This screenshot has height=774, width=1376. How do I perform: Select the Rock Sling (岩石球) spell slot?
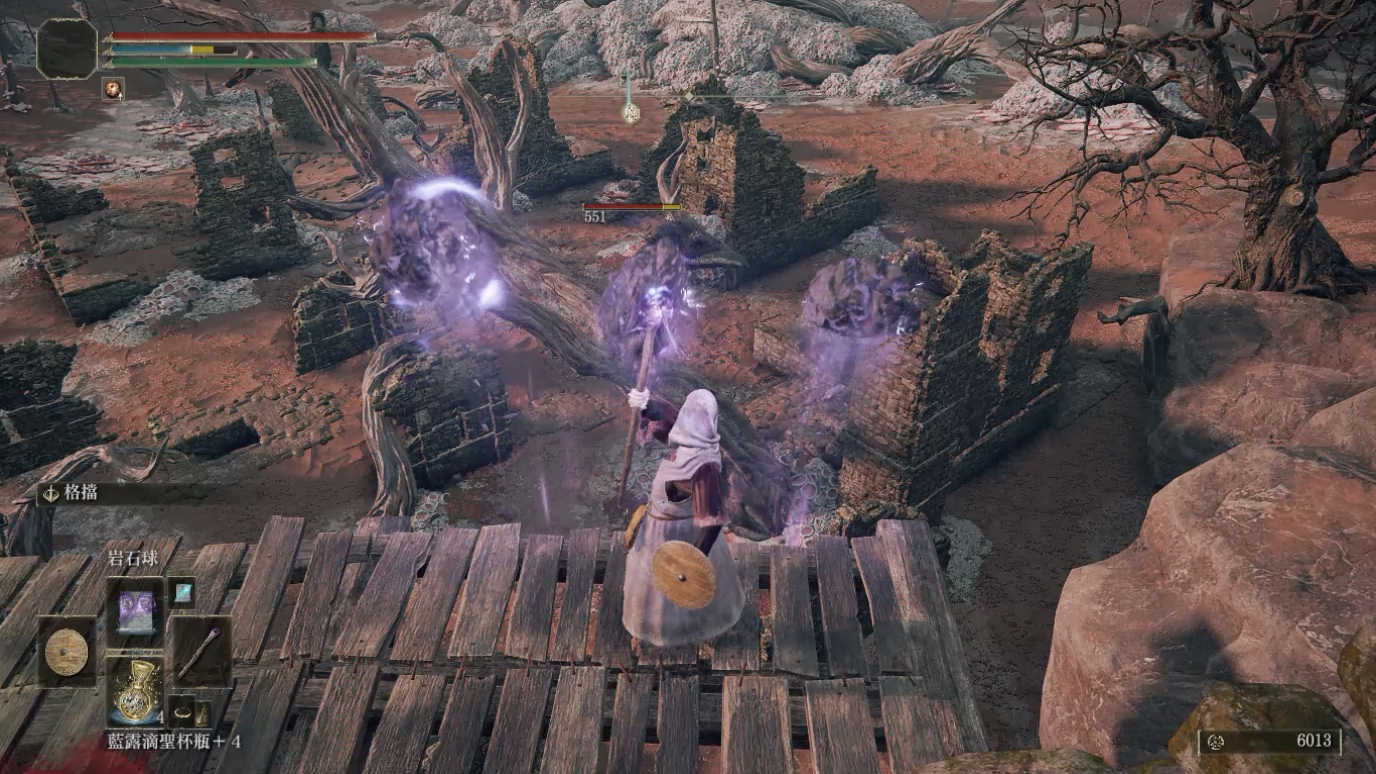click(x=135, y=607)
